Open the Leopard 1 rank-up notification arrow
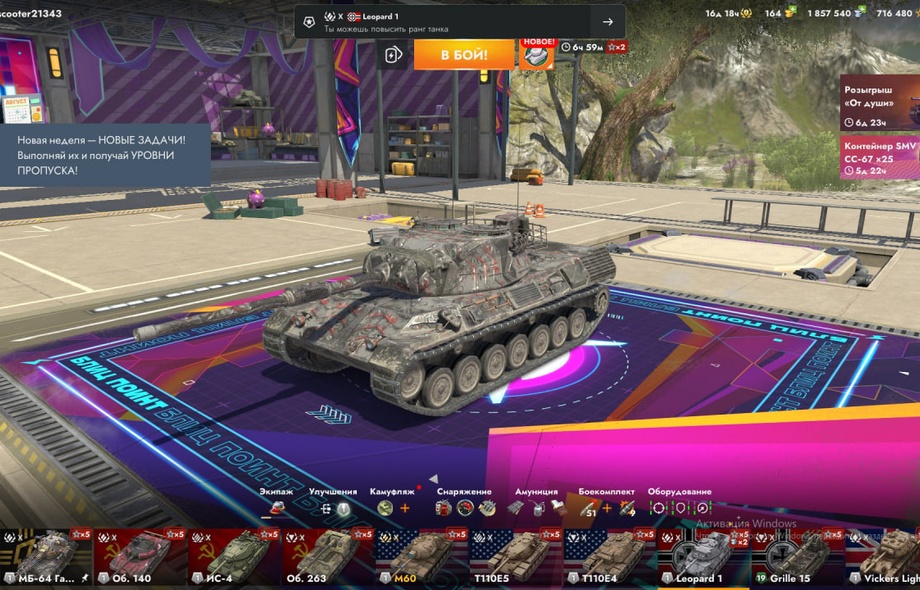Screen dimensions: 920x590 tap(607, 22)
